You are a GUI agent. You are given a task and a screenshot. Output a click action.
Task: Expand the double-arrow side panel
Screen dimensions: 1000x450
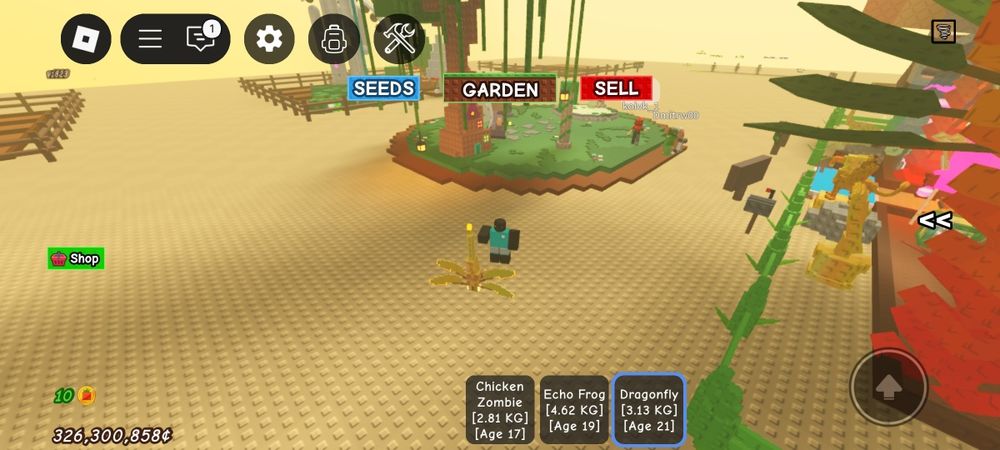pos(935,221)
